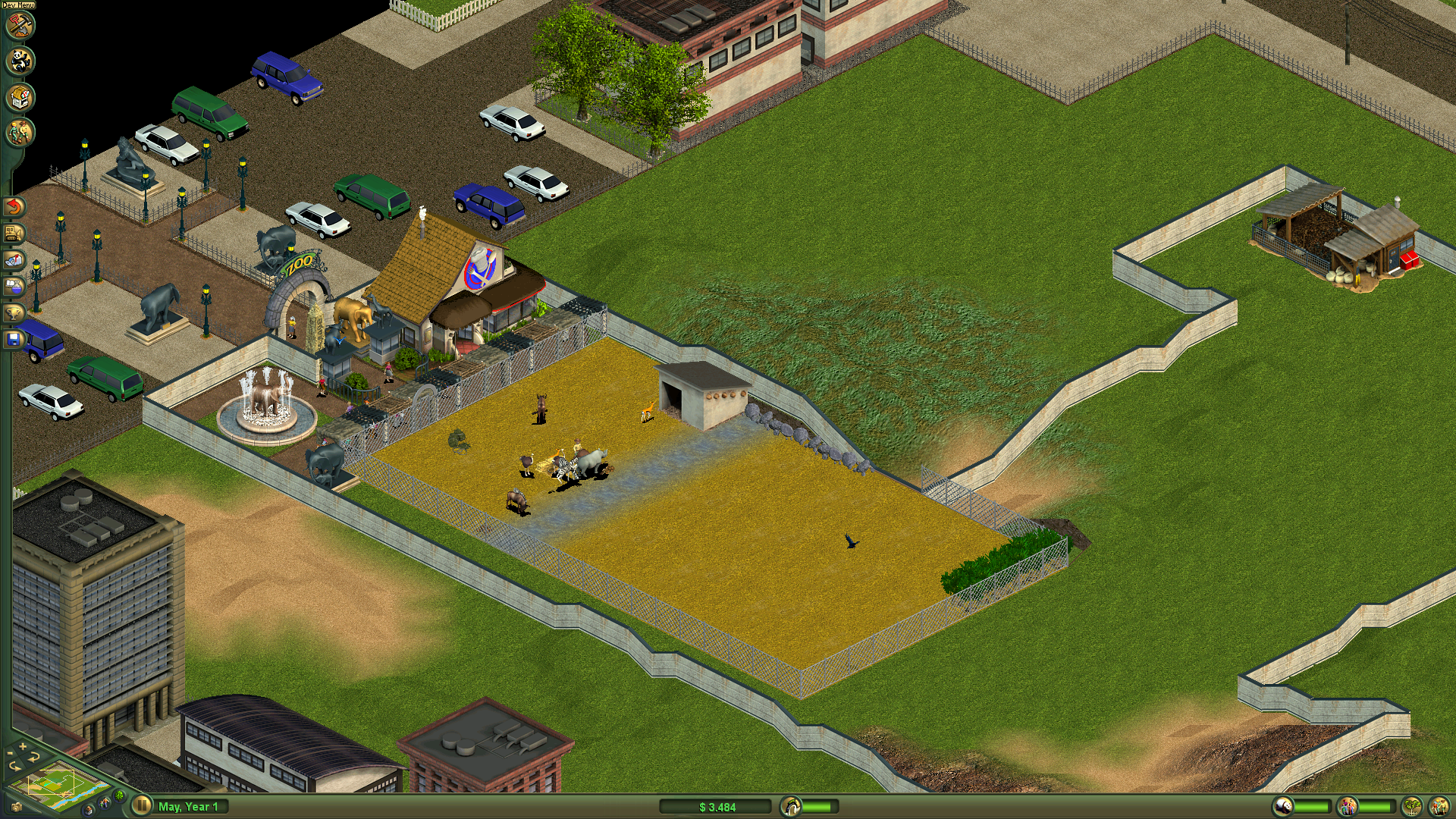Open the animal adoption panel
Image resolution: width=1456 pixels, height=819 pixels.
click(x=20, y=61)
